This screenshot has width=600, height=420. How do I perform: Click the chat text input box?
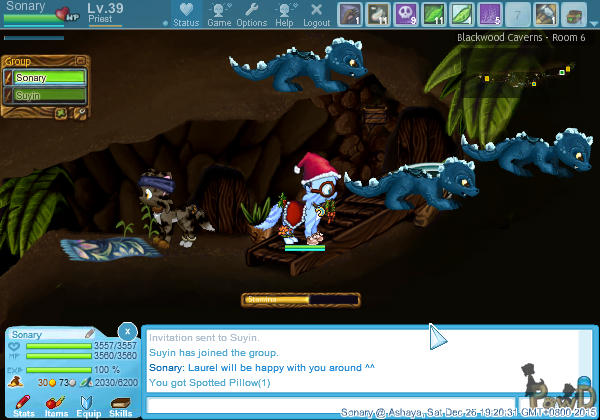pos(330,405)
